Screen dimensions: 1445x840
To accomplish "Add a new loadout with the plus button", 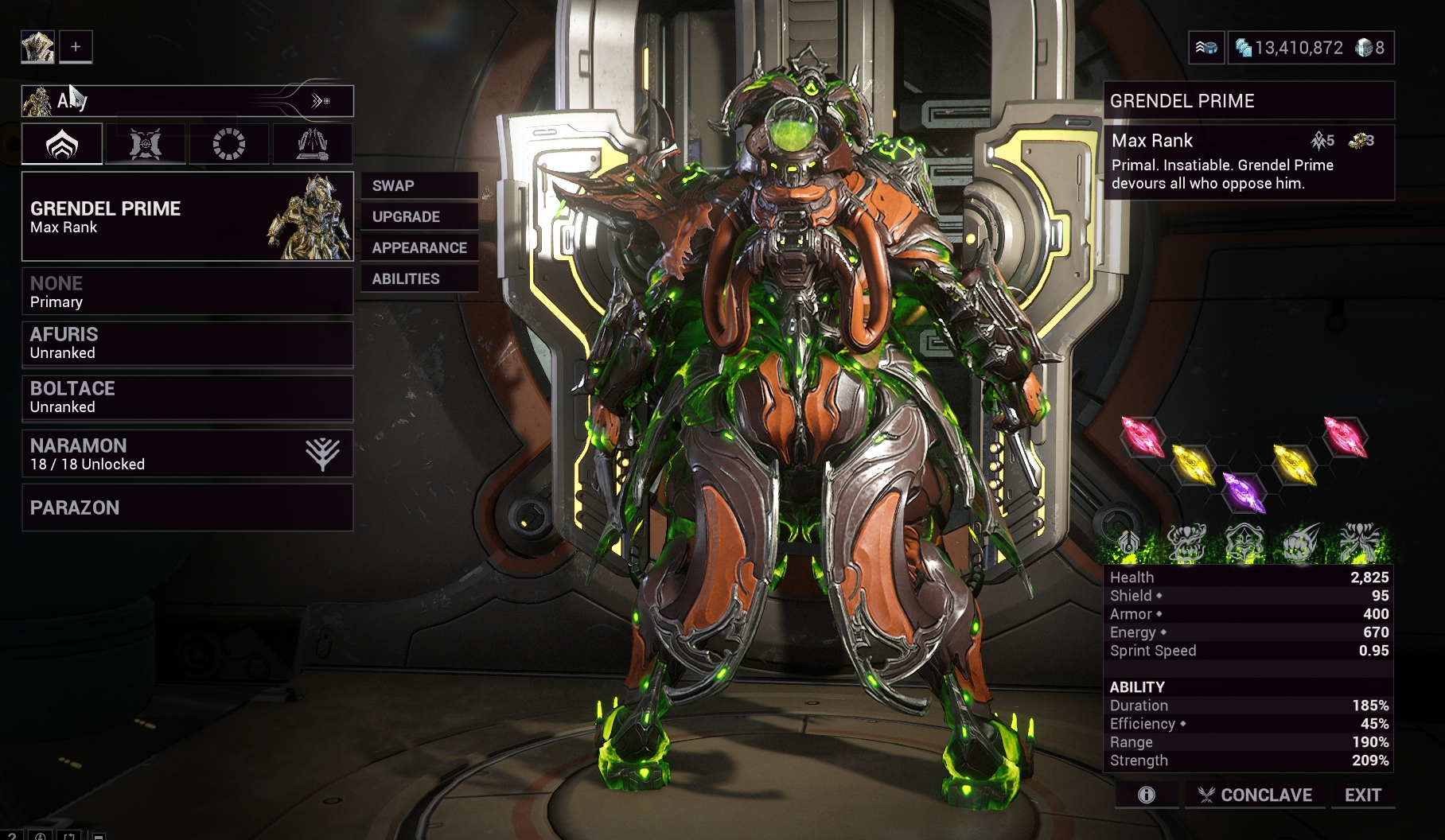I will coord(76,47).
